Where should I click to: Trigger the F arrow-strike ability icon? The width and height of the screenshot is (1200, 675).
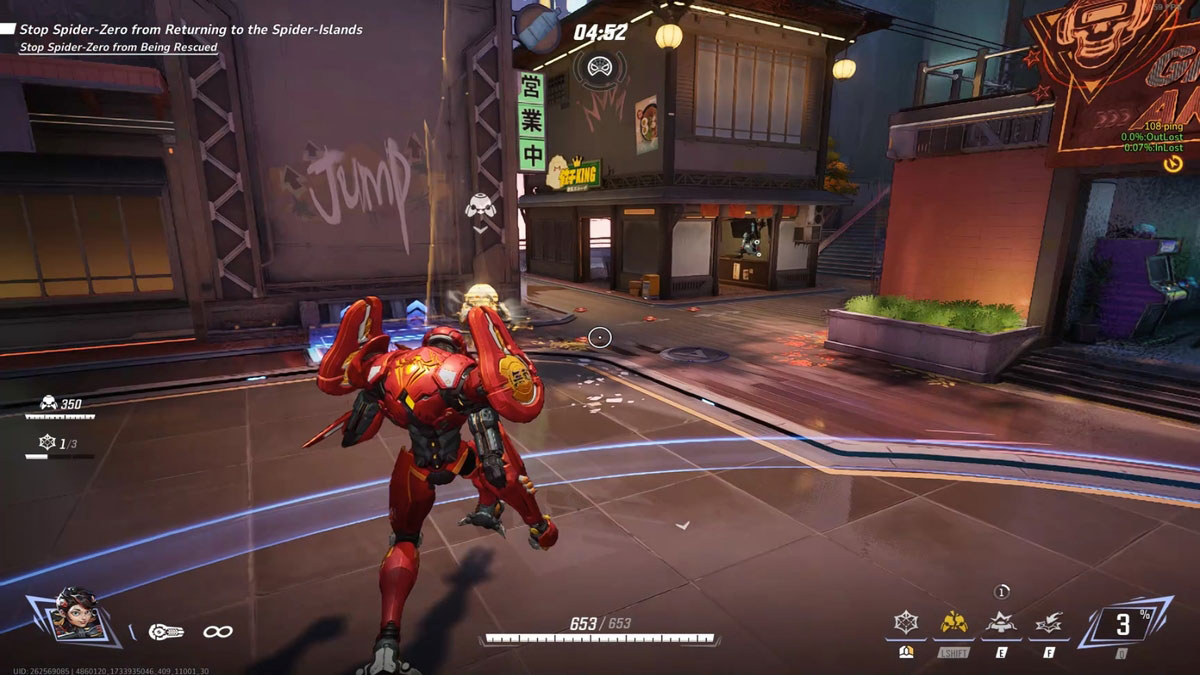point(1049,624)
